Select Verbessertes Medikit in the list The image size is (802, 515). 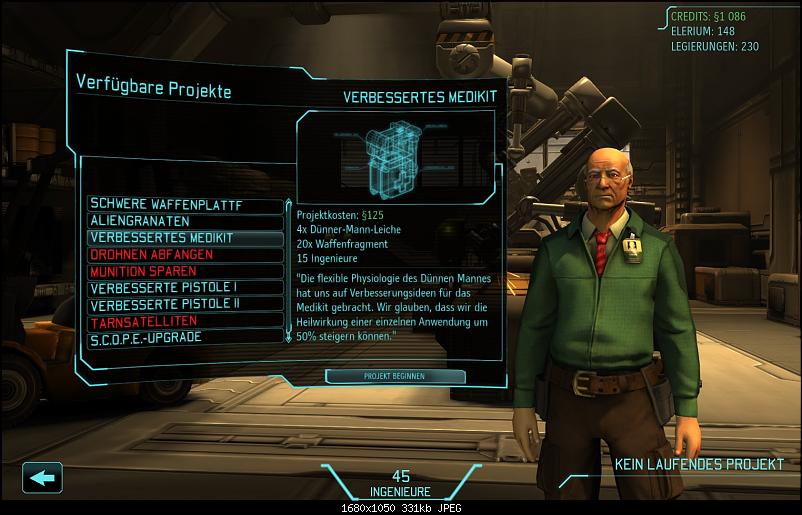click(x=185, y=238)
